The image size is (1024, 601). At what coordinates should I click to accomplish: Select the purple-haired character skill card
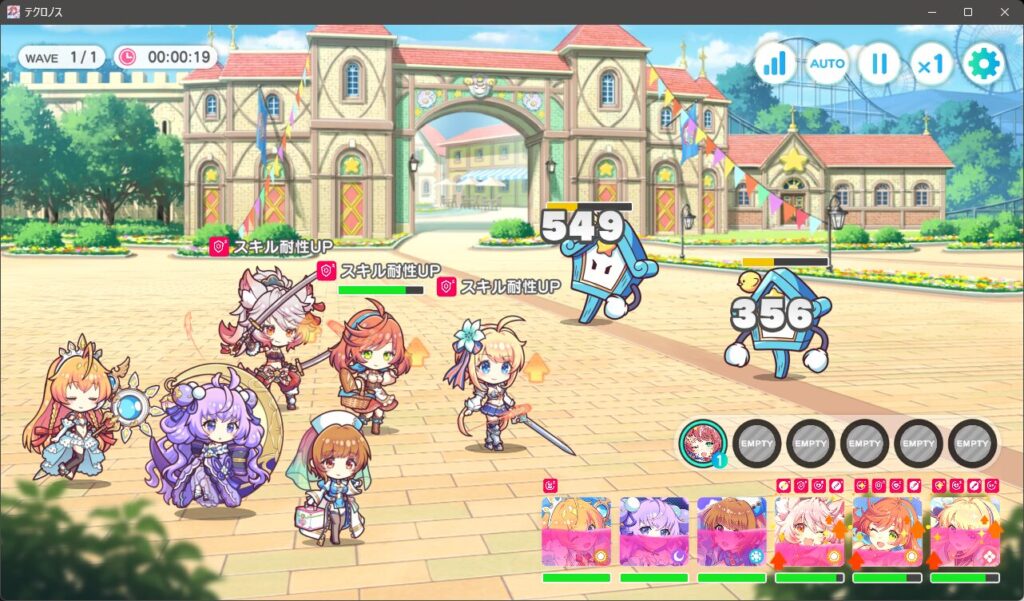pyautogui.click(x=654, y=532)
